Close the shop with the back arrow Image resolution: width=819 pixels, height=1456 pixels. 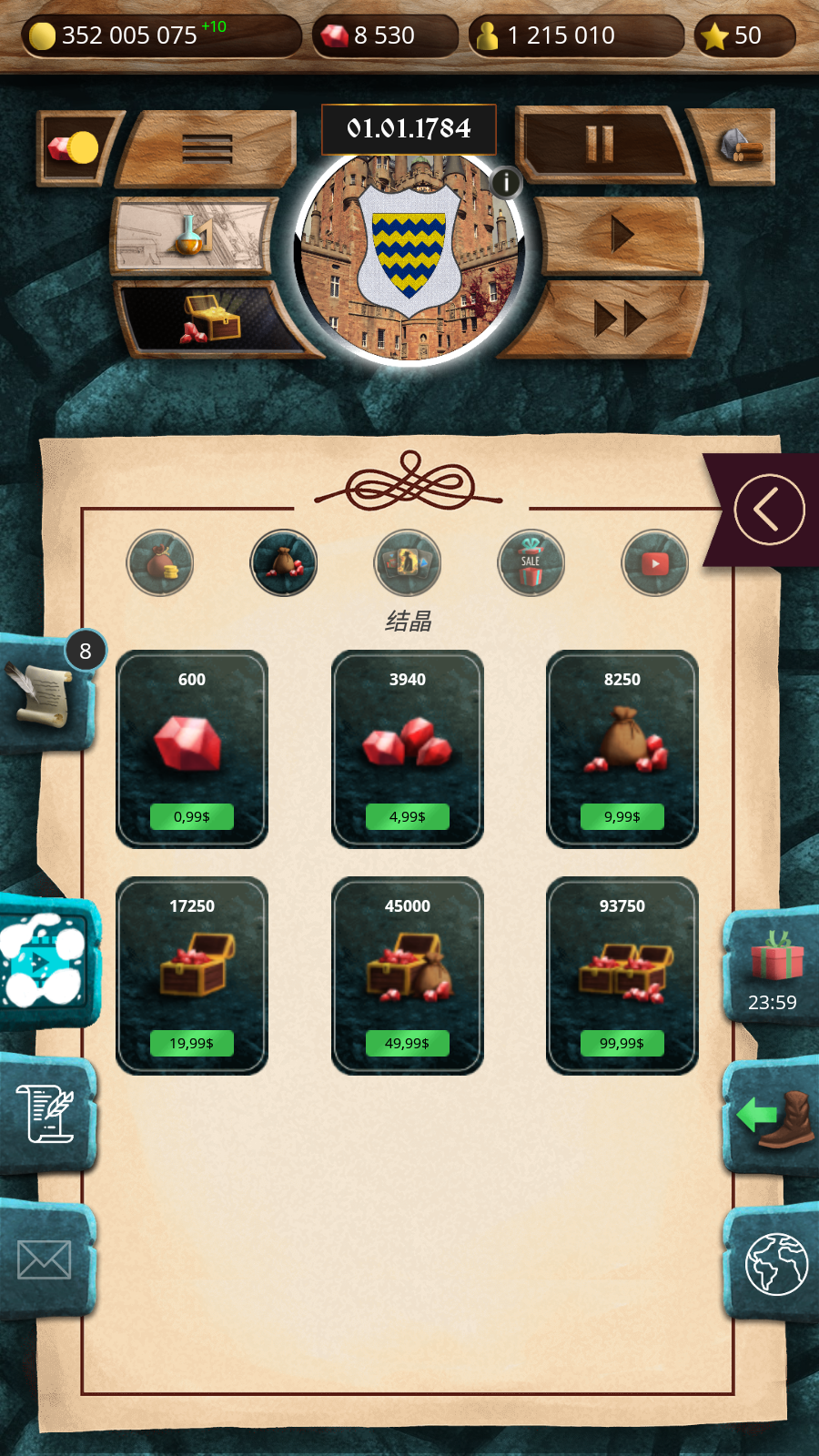pyautogui.click(x=769, y=510)
